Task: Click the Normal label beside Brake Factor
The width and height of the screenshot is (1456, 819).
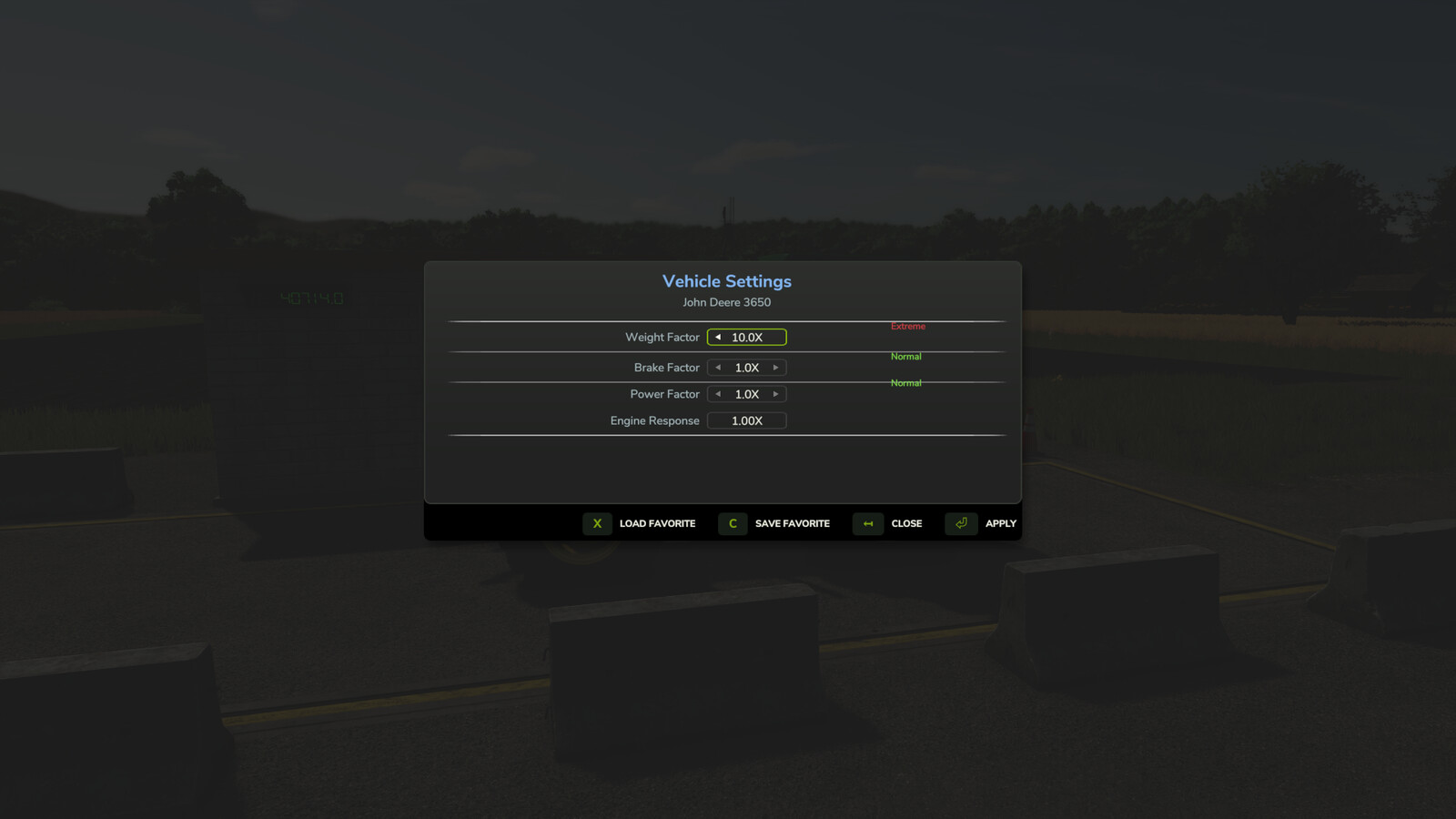Action: click(x=905, y=356)
